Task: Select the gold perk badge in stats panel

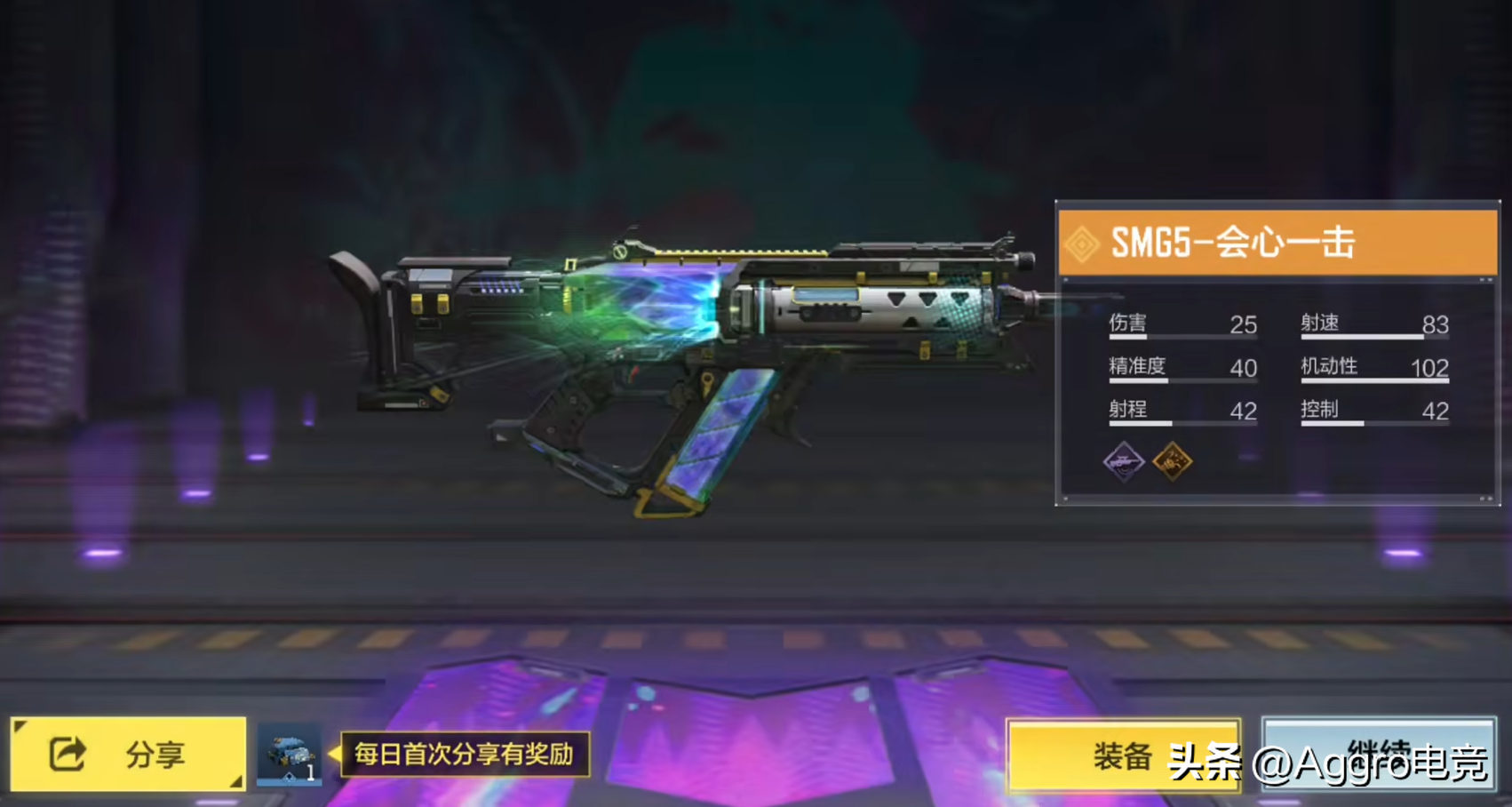Action: (1173, 462)
